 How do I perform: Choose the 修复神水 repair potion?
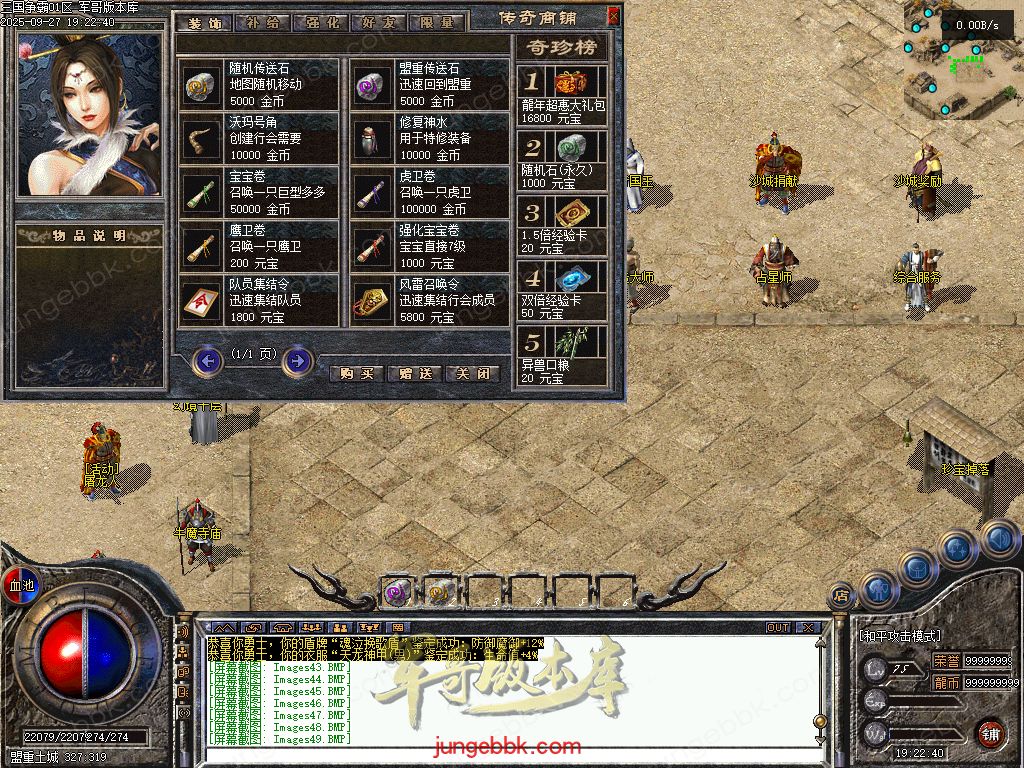pos(430,138)
